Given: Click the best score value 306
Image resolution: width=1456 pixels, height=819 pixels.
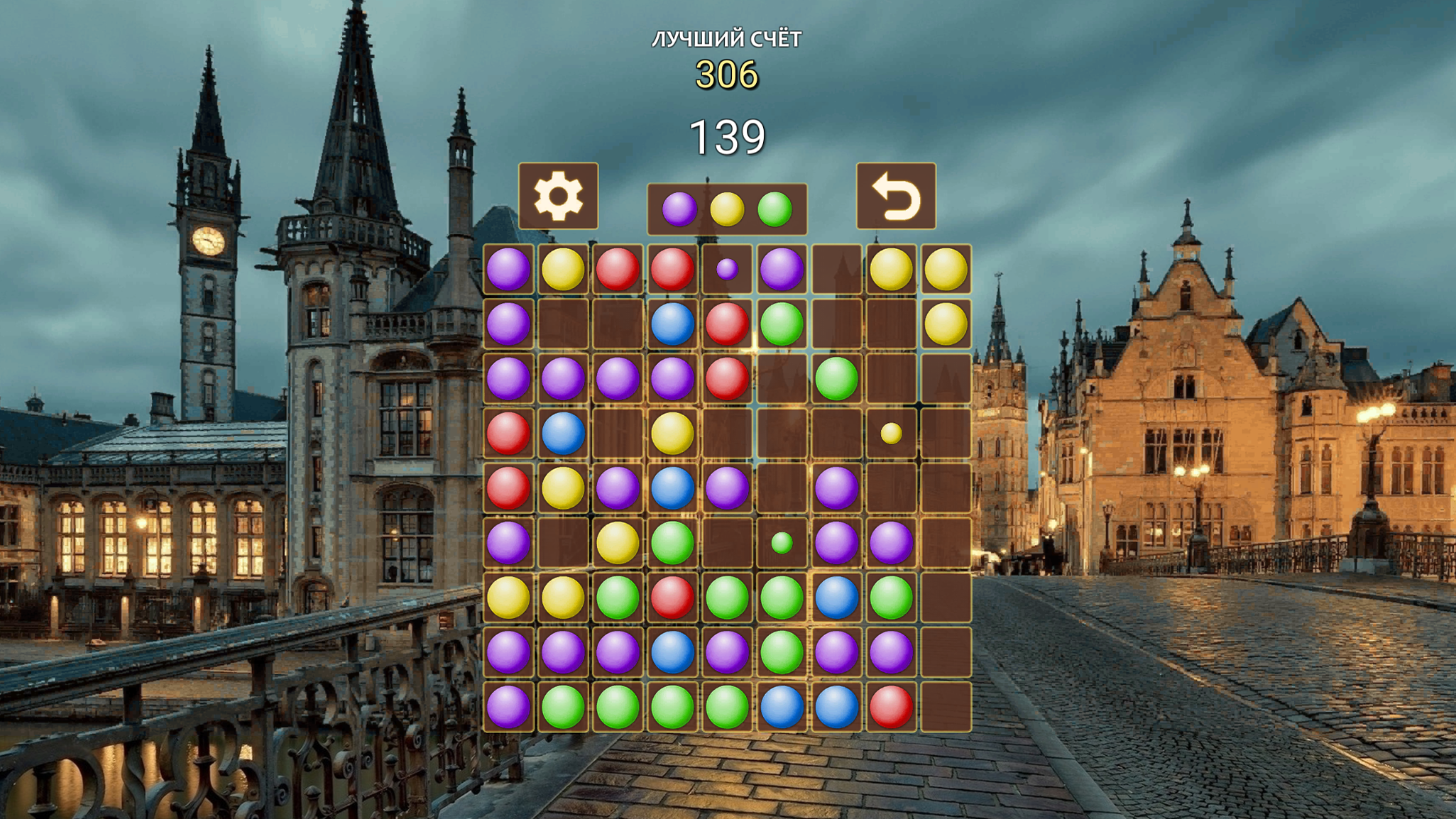Looking at the screenshot, I should 726,72.
